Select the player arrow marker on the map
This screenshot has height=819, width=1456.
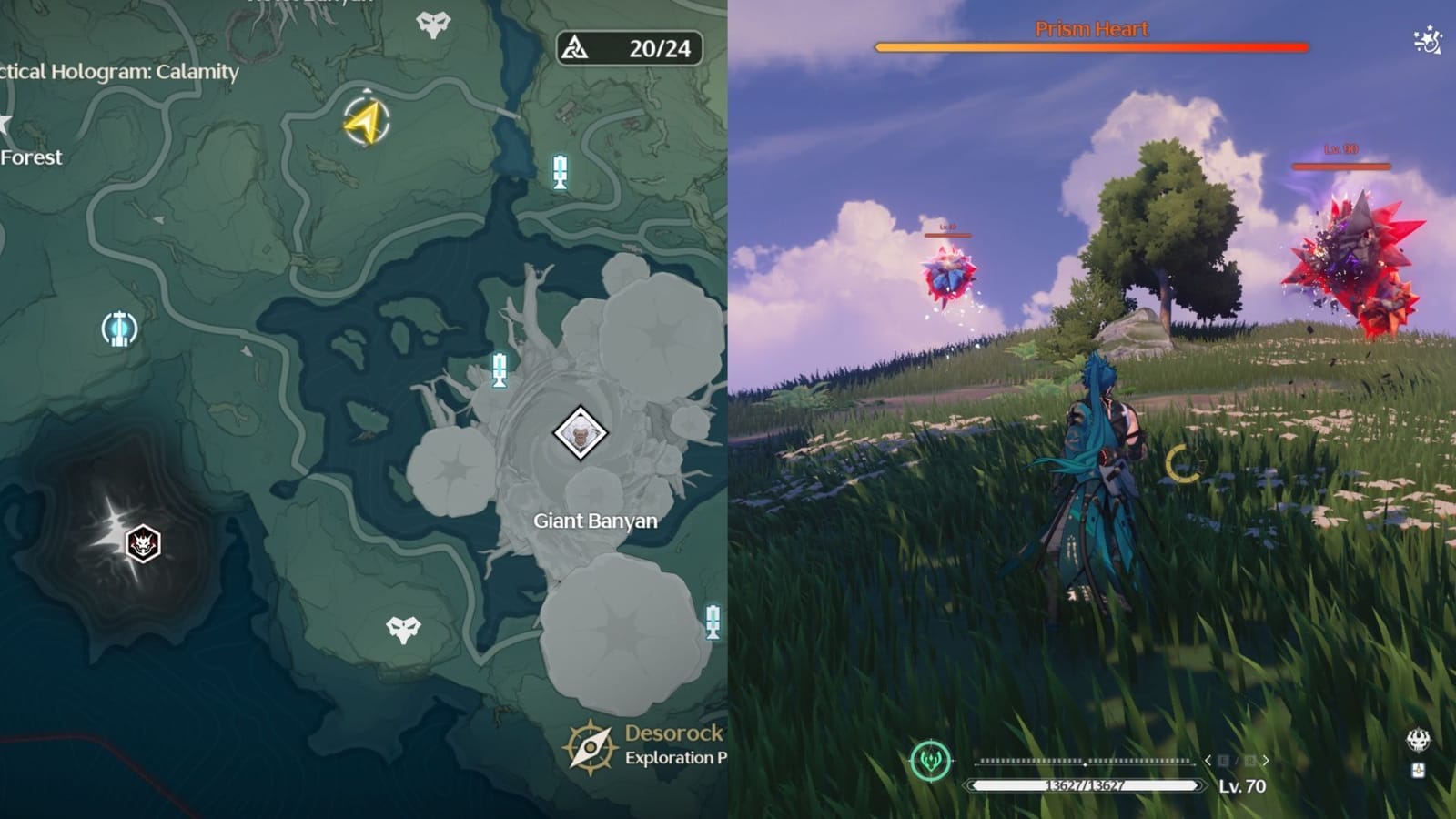click(368, 121)
